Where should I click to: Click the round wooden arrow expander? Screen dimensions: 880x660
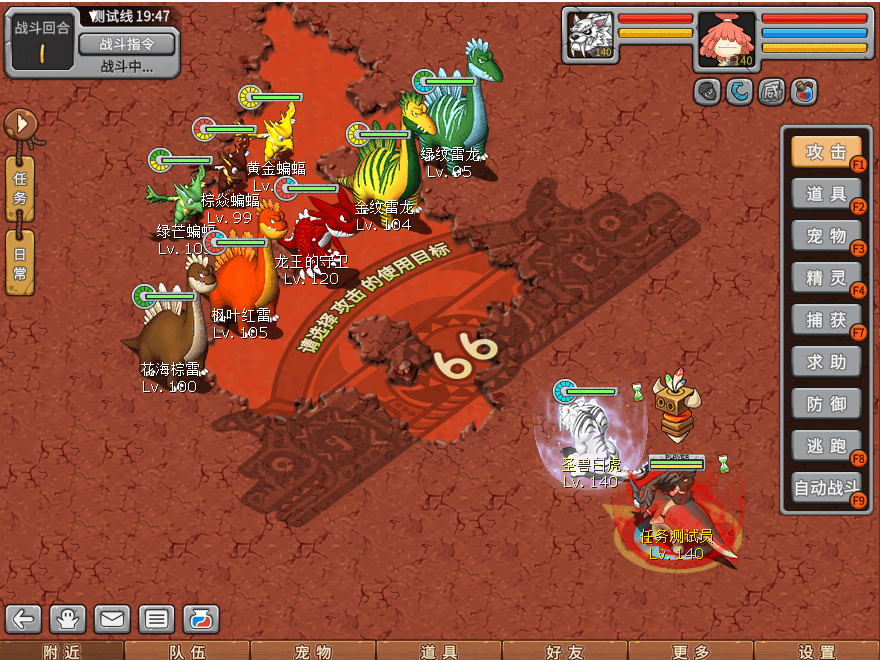(x=20, y=125)
